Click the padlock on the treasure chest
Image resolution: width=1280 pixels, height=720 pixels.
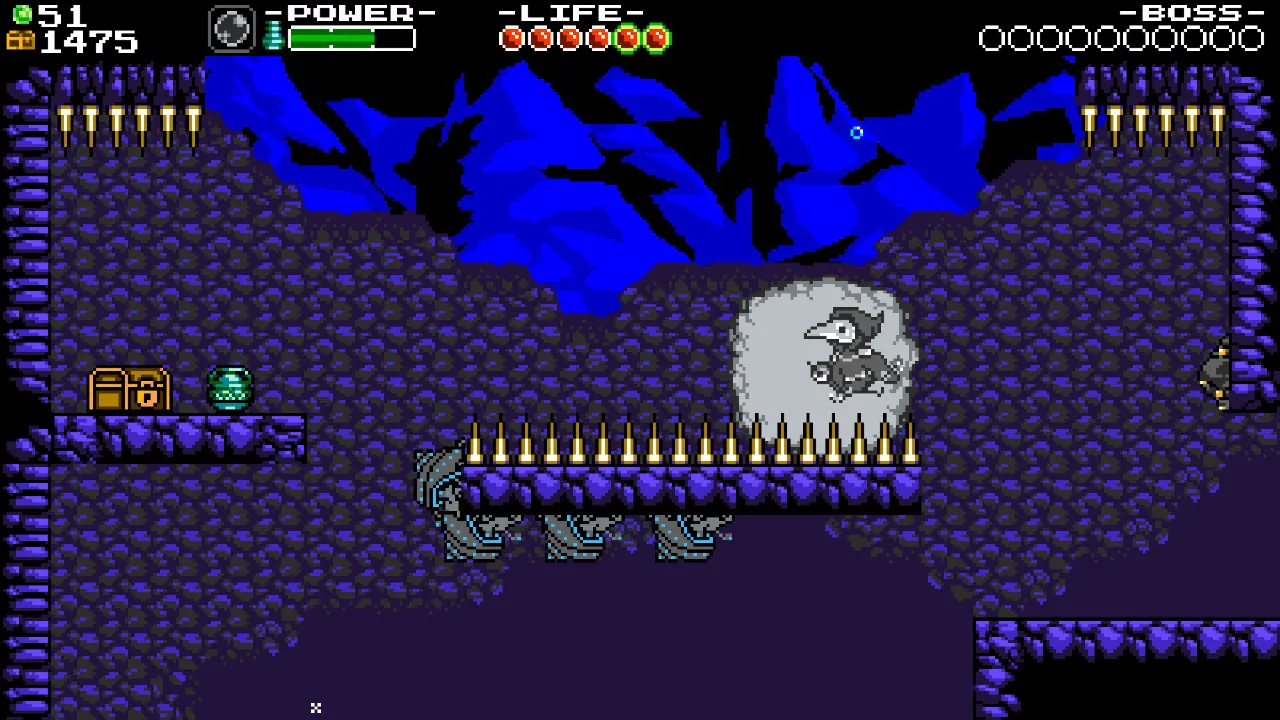click(147, 396)
